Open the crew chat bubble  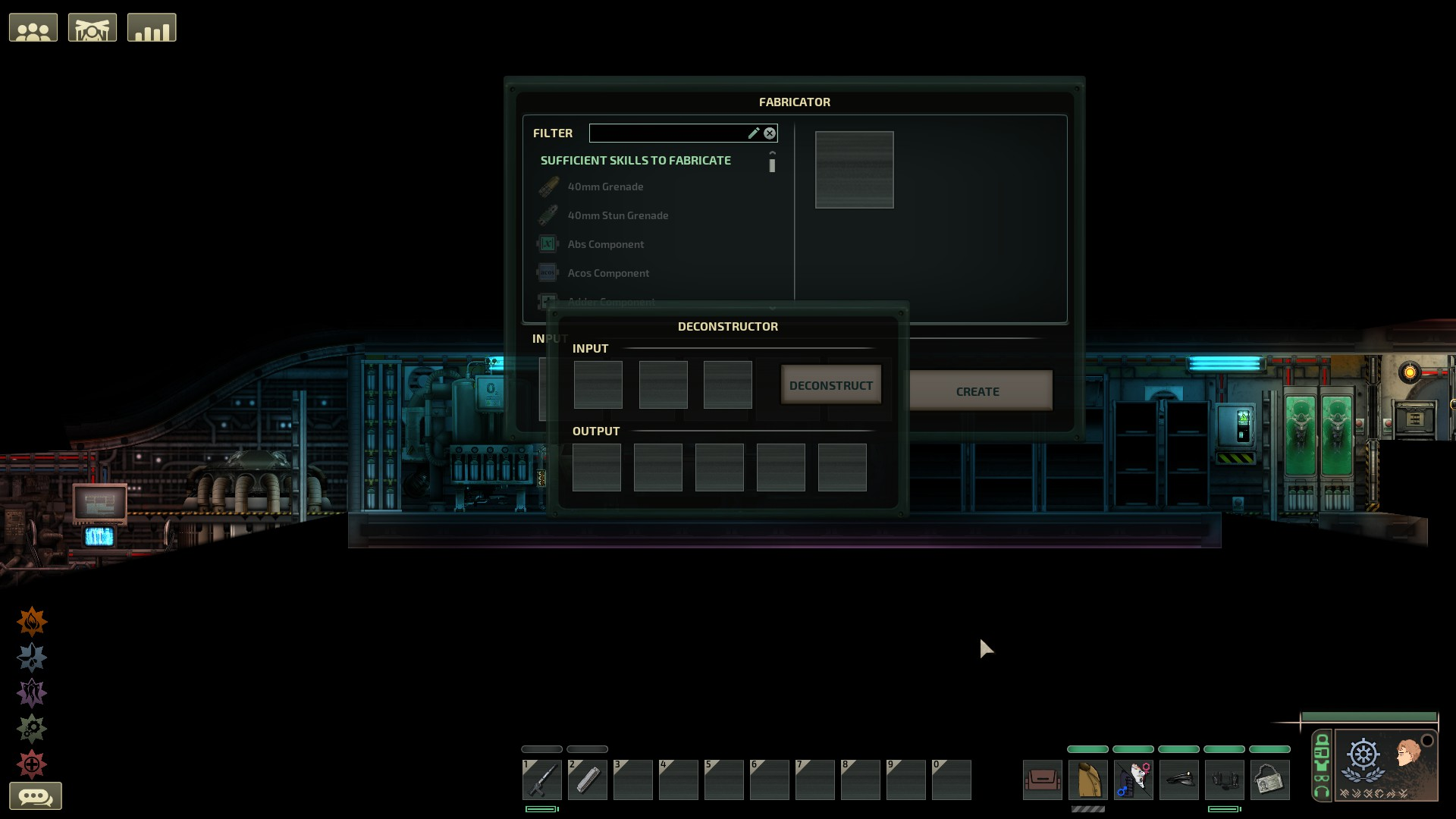pos(37,795)
